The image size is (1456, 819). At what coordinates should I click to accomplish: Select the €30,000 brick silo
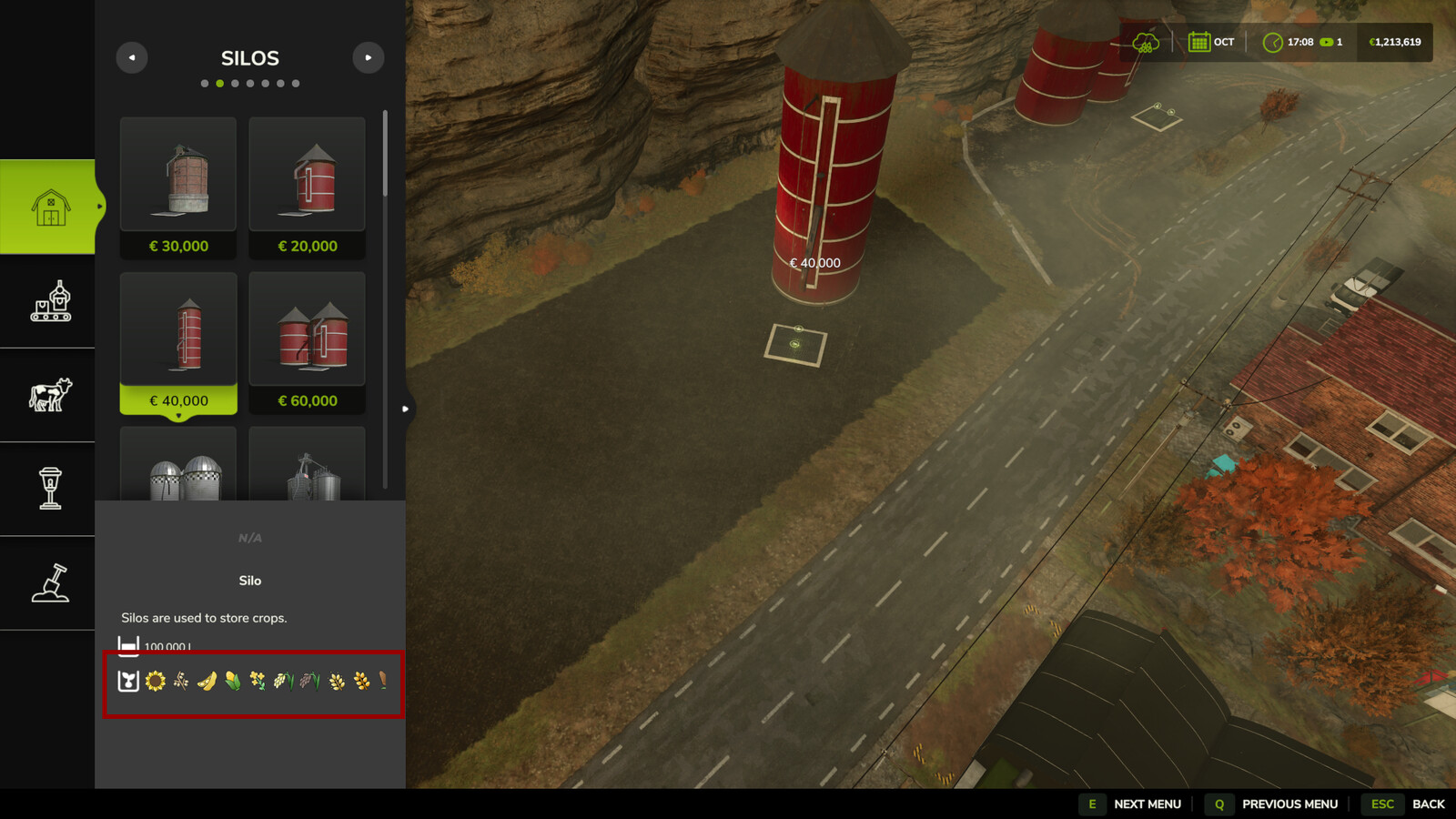pyautogui.click(x=178, y=187)
